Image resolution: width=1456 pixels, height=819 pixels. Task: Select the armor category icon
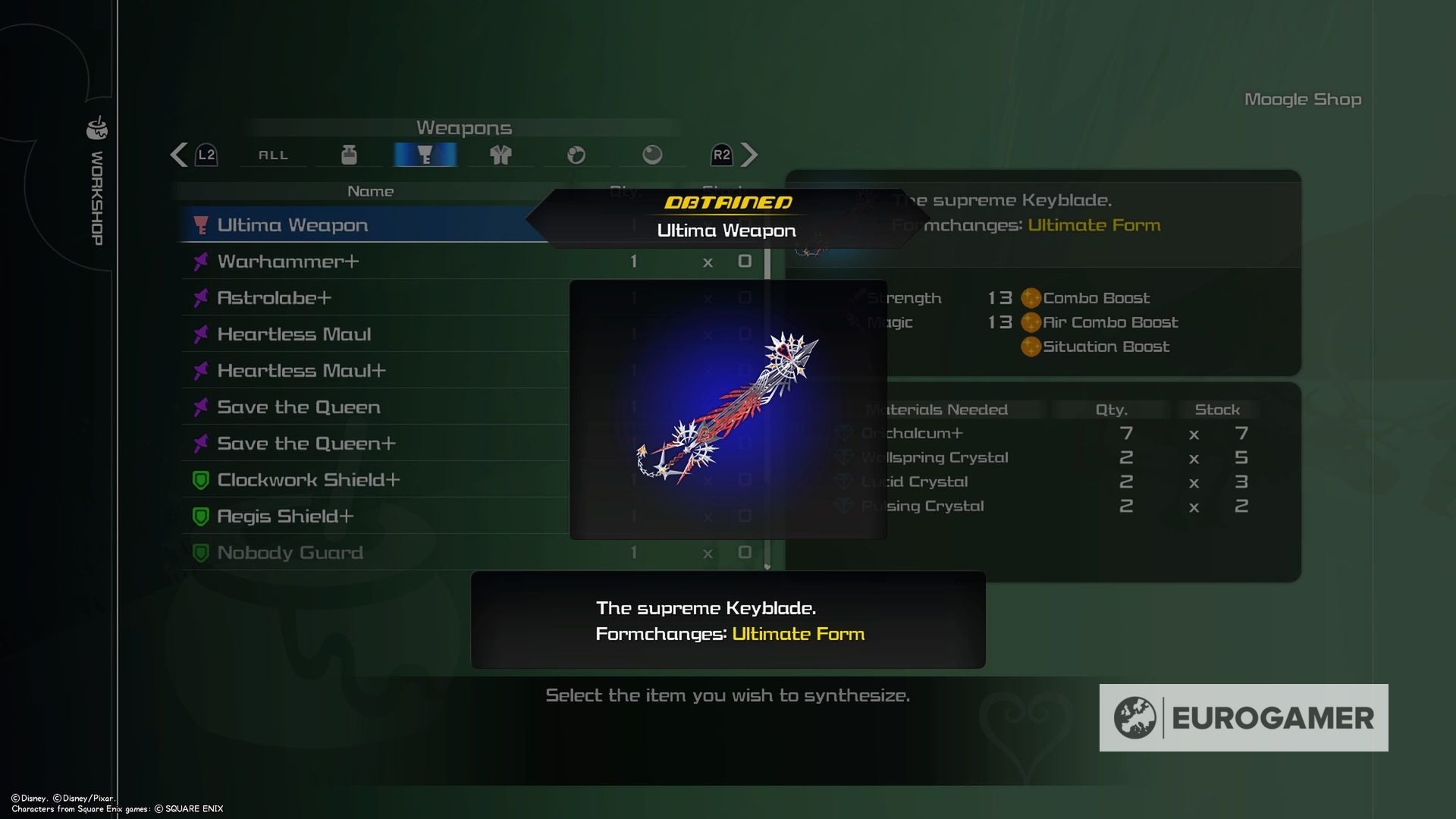click(500, 155)
